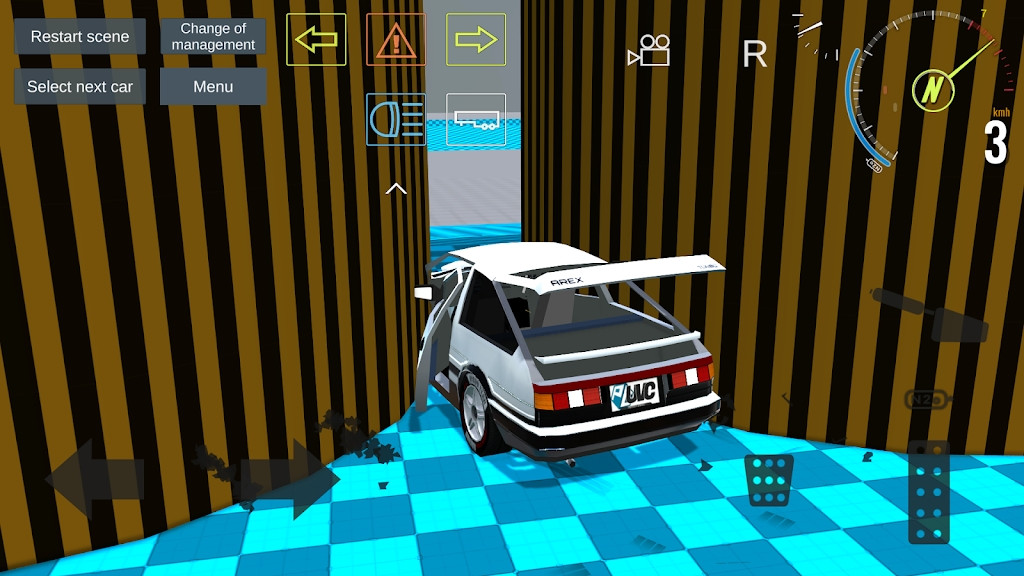Open Change of management options

pyautogui.click(x=213, y=37)
